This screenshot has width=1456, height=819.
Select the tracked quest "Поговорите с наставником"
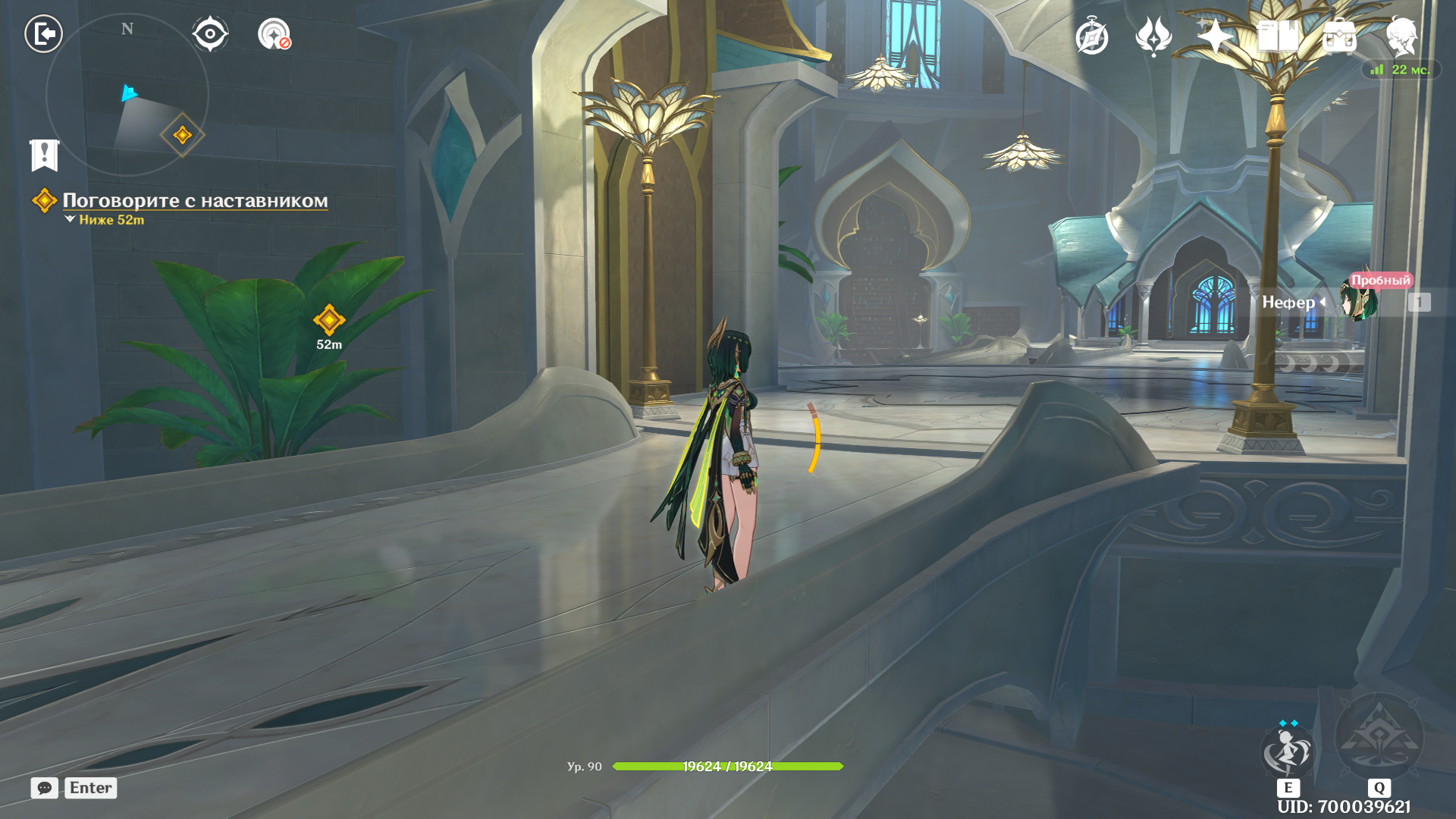tap(194, 201)
